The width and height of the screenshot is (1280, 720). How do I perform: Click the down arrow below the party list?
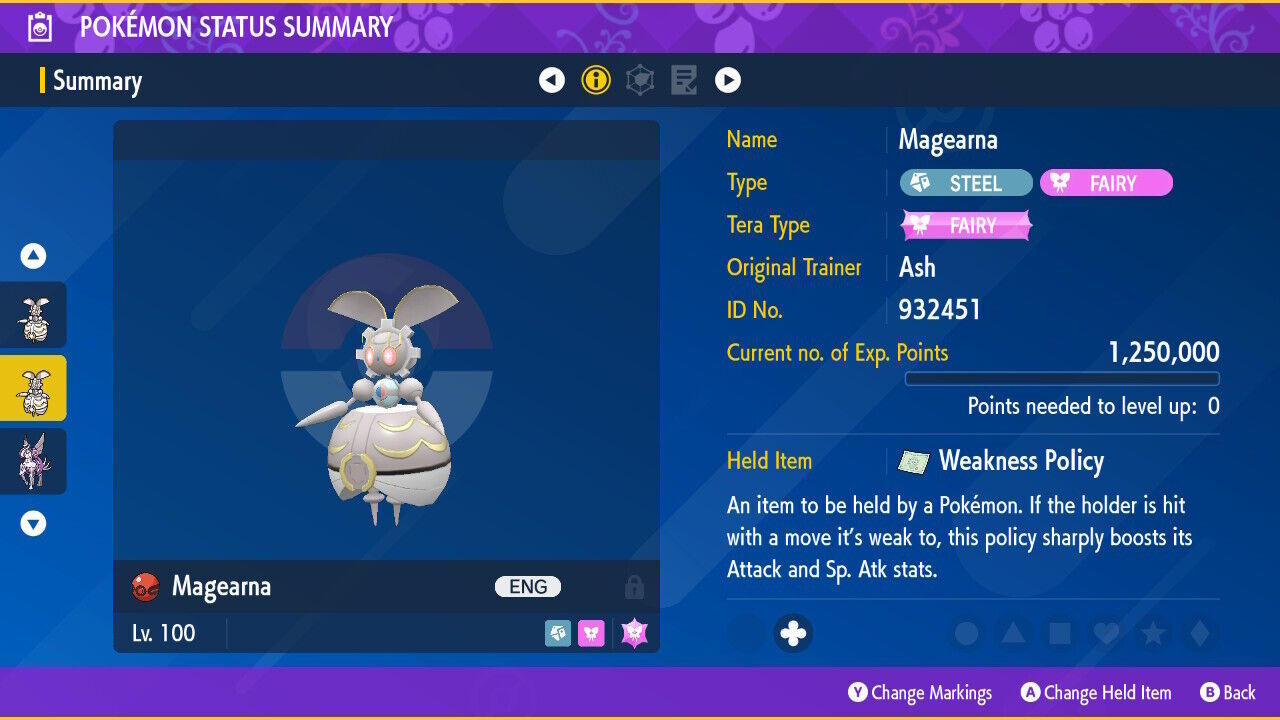point(33,522)
